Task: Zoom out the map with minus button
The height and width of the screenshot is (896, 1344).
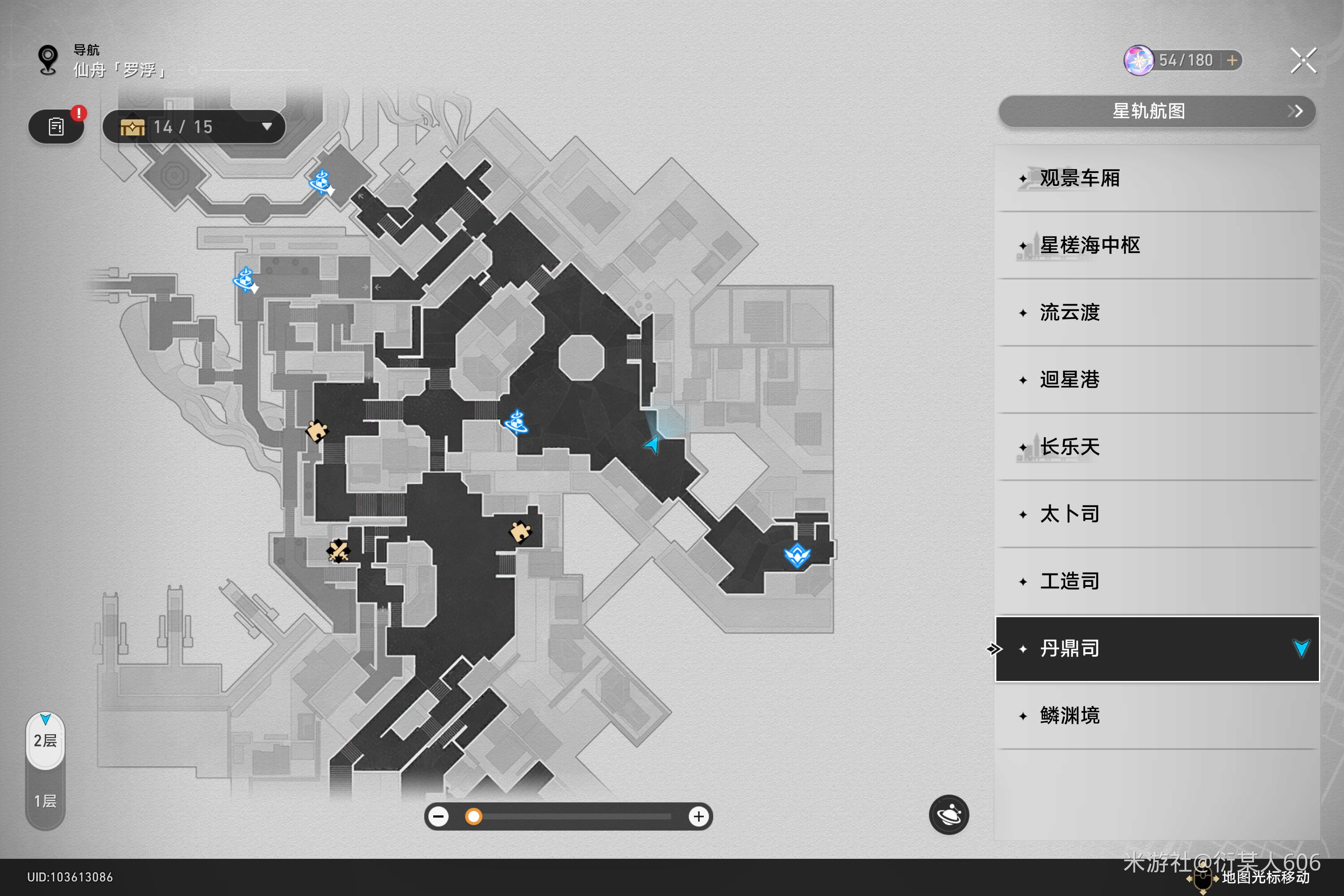Action: point(439,817)
